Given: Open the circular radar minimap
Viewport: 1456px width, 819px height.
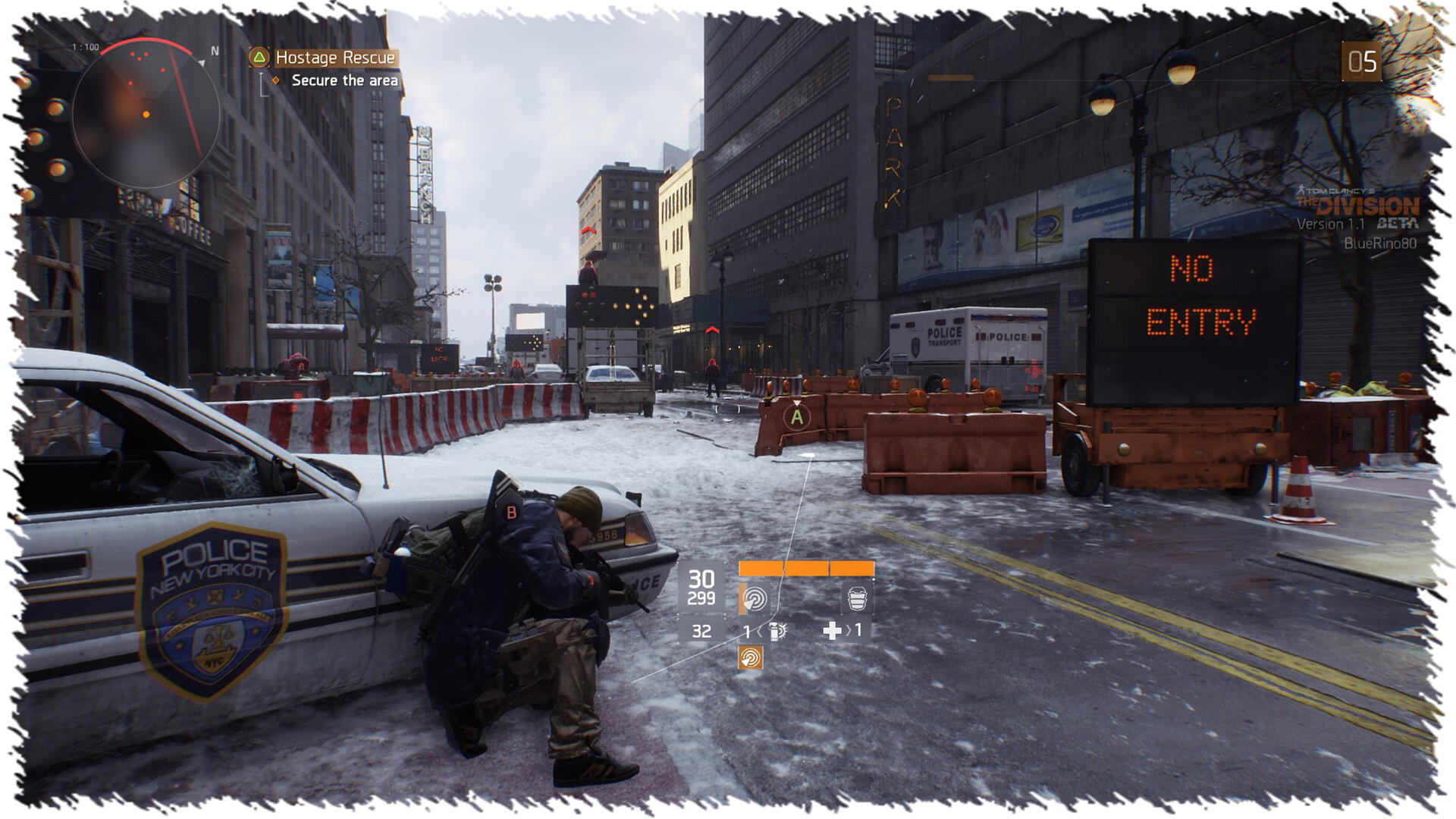Looking at the screenshot, I should 146,114.
